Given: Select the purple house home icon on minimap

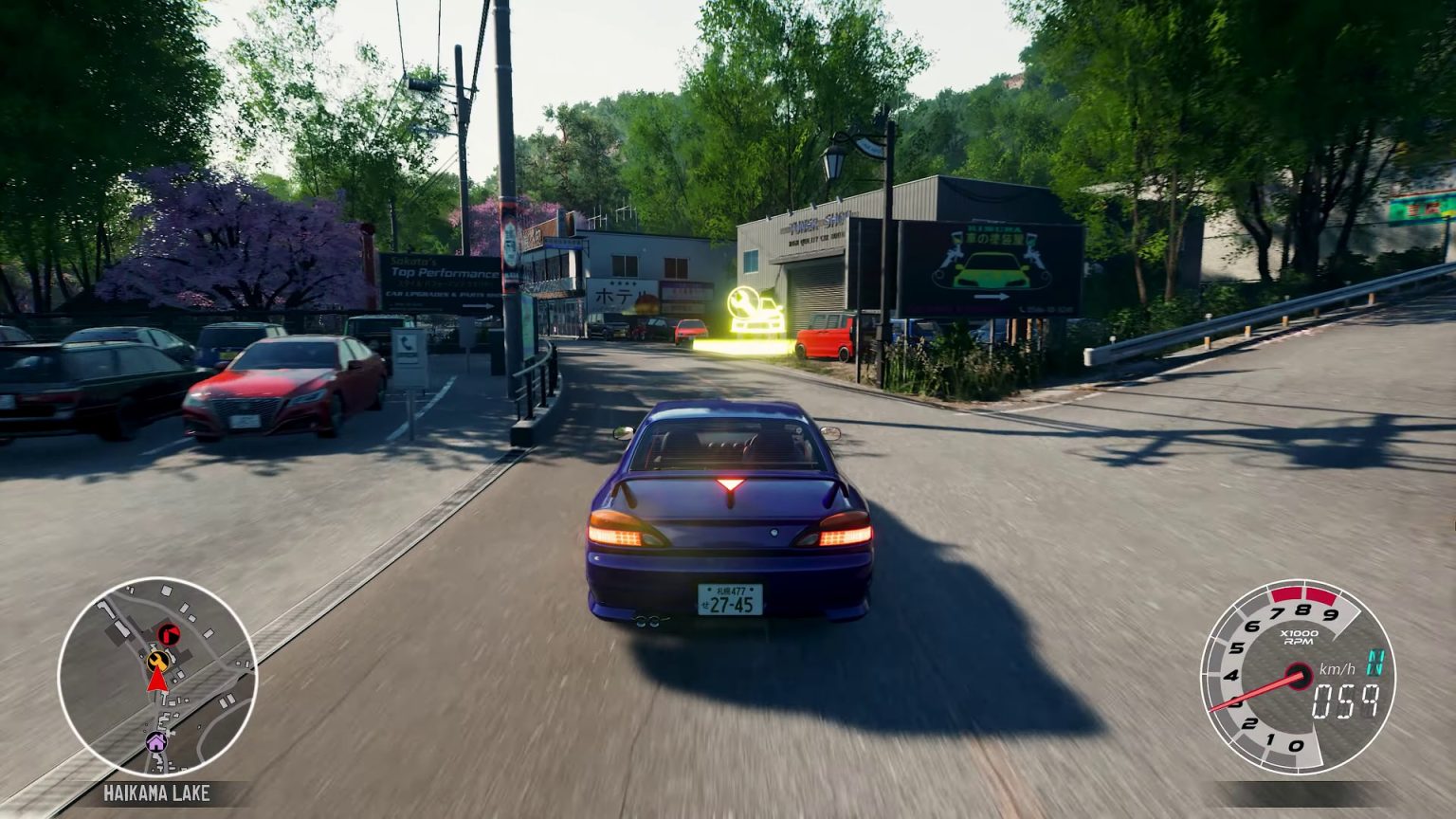Looking at the screenshot, I should [155, 741].
